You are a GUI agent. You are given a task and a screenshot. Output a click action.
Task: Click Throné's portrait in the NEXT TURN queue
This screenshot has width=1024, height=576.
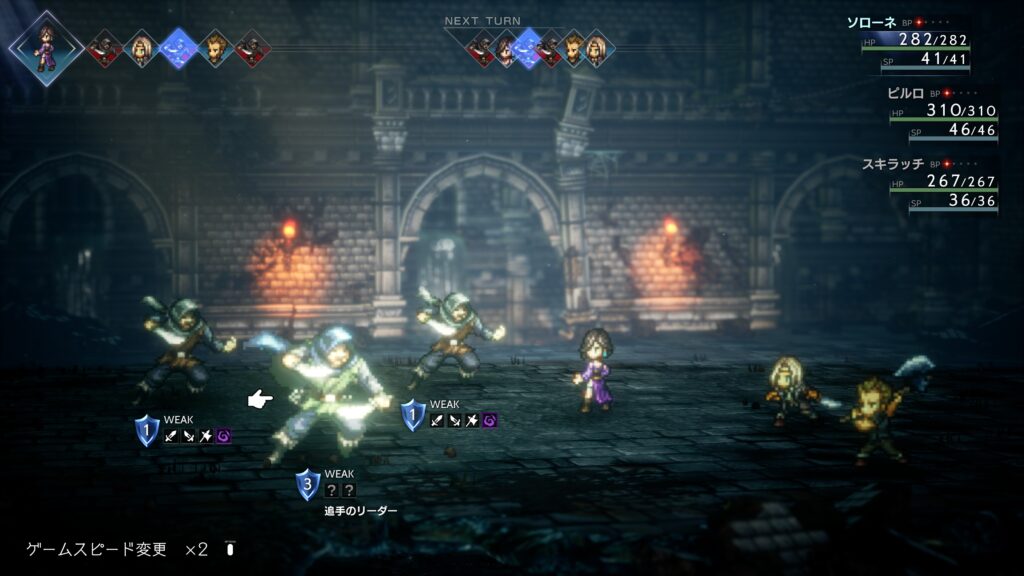tap(505, 47)
